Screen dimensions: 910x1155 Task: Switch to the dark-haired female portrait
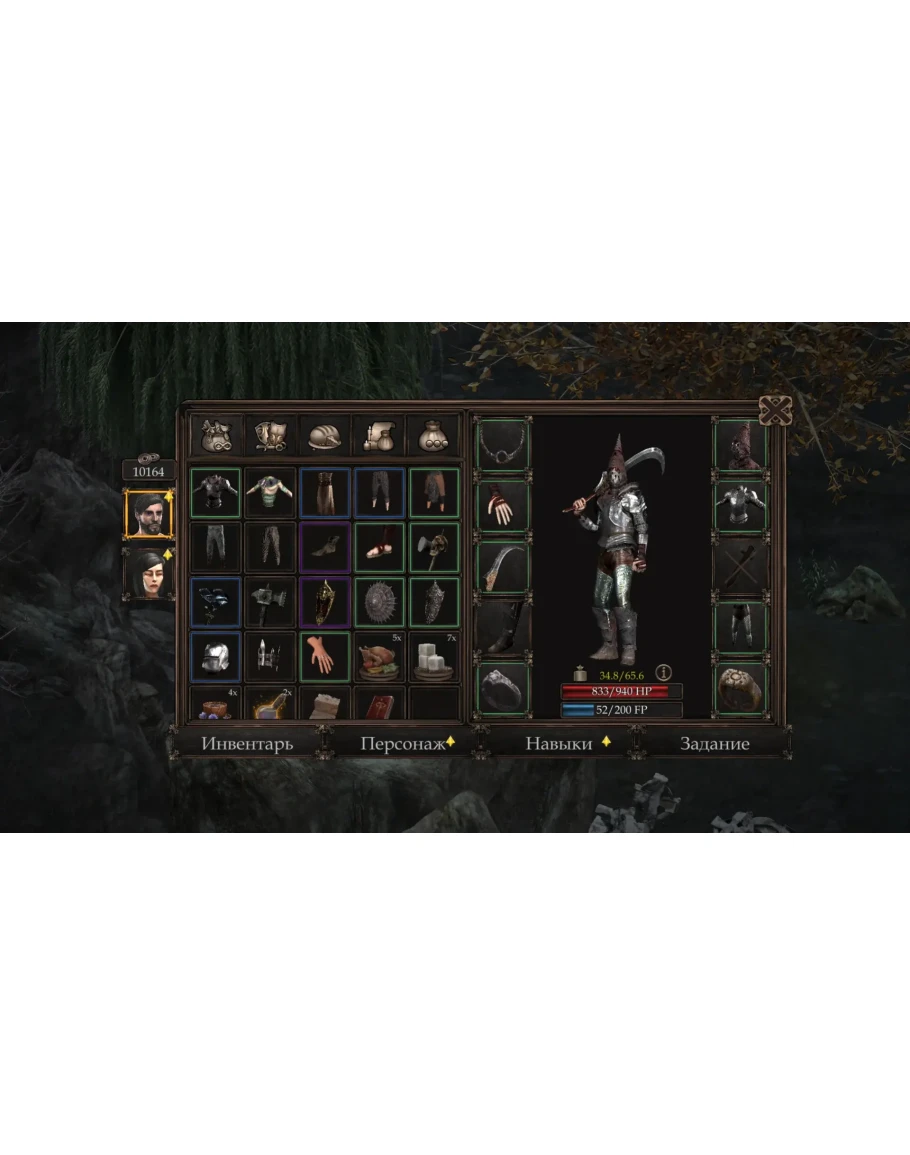tap(148, 573)
